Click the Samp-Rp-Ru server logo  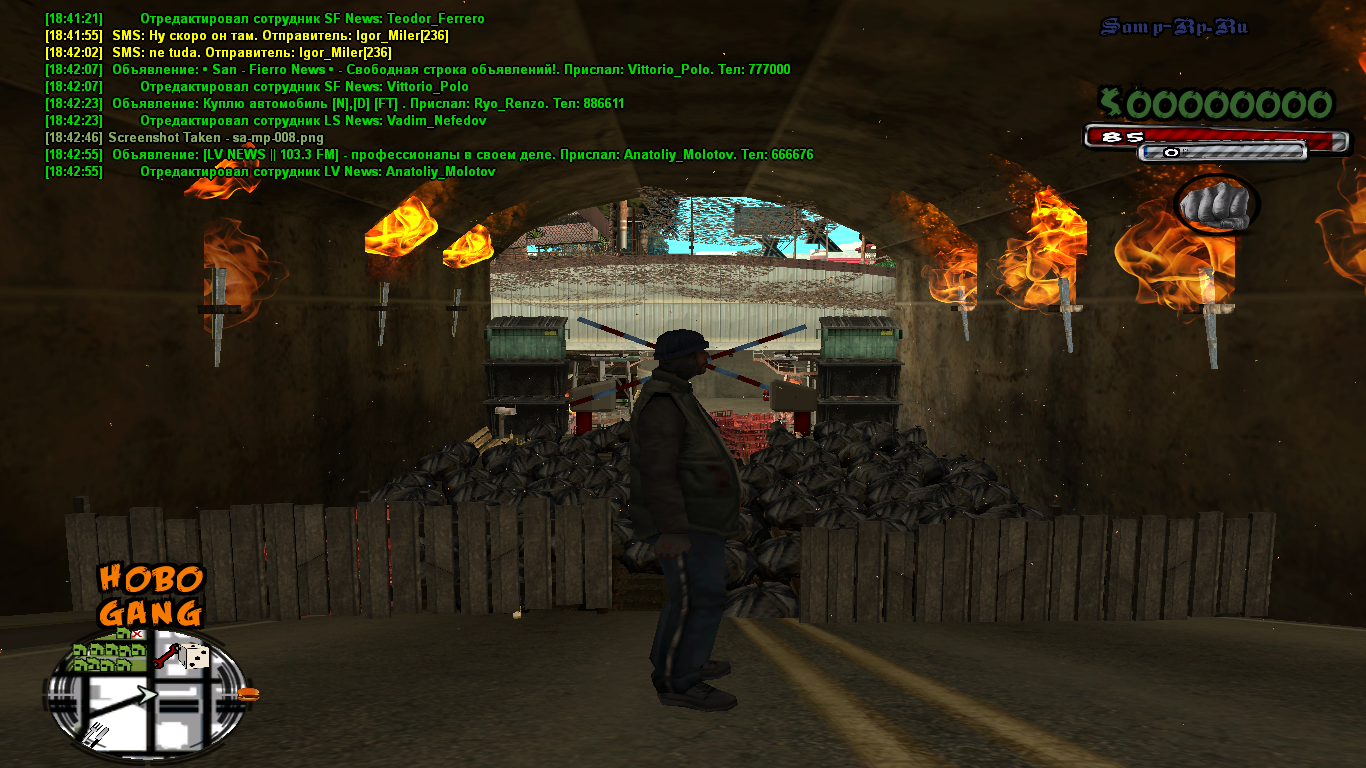(x=1174, y=27)
